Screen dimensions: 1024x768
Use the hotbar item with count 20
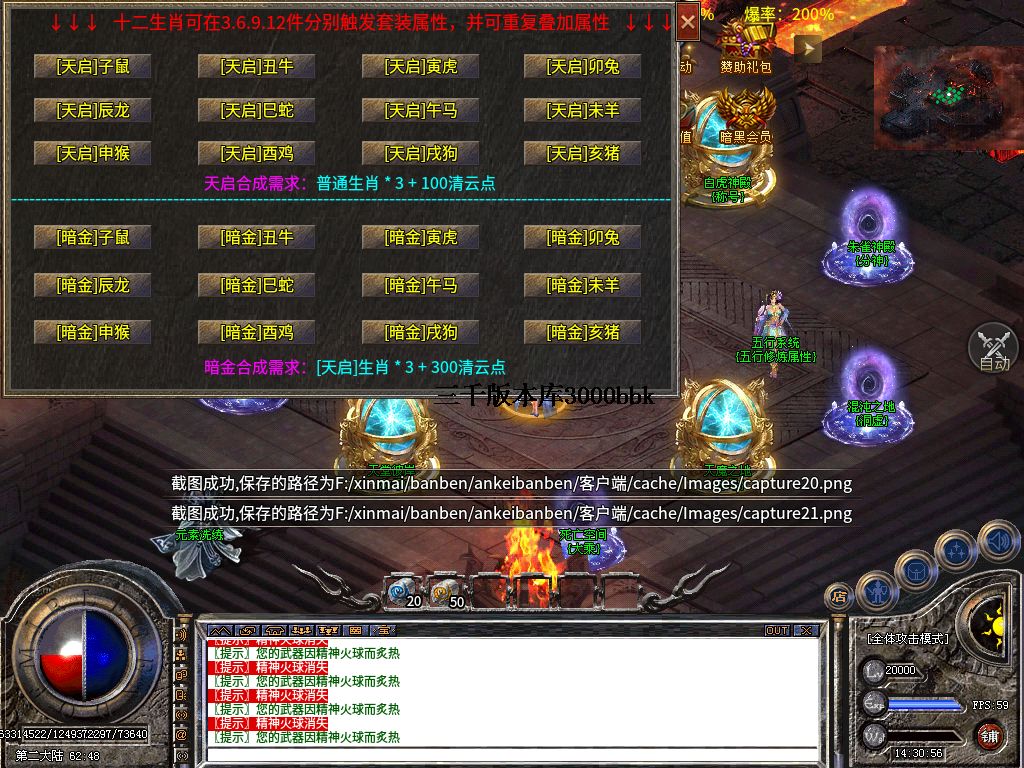404,591
